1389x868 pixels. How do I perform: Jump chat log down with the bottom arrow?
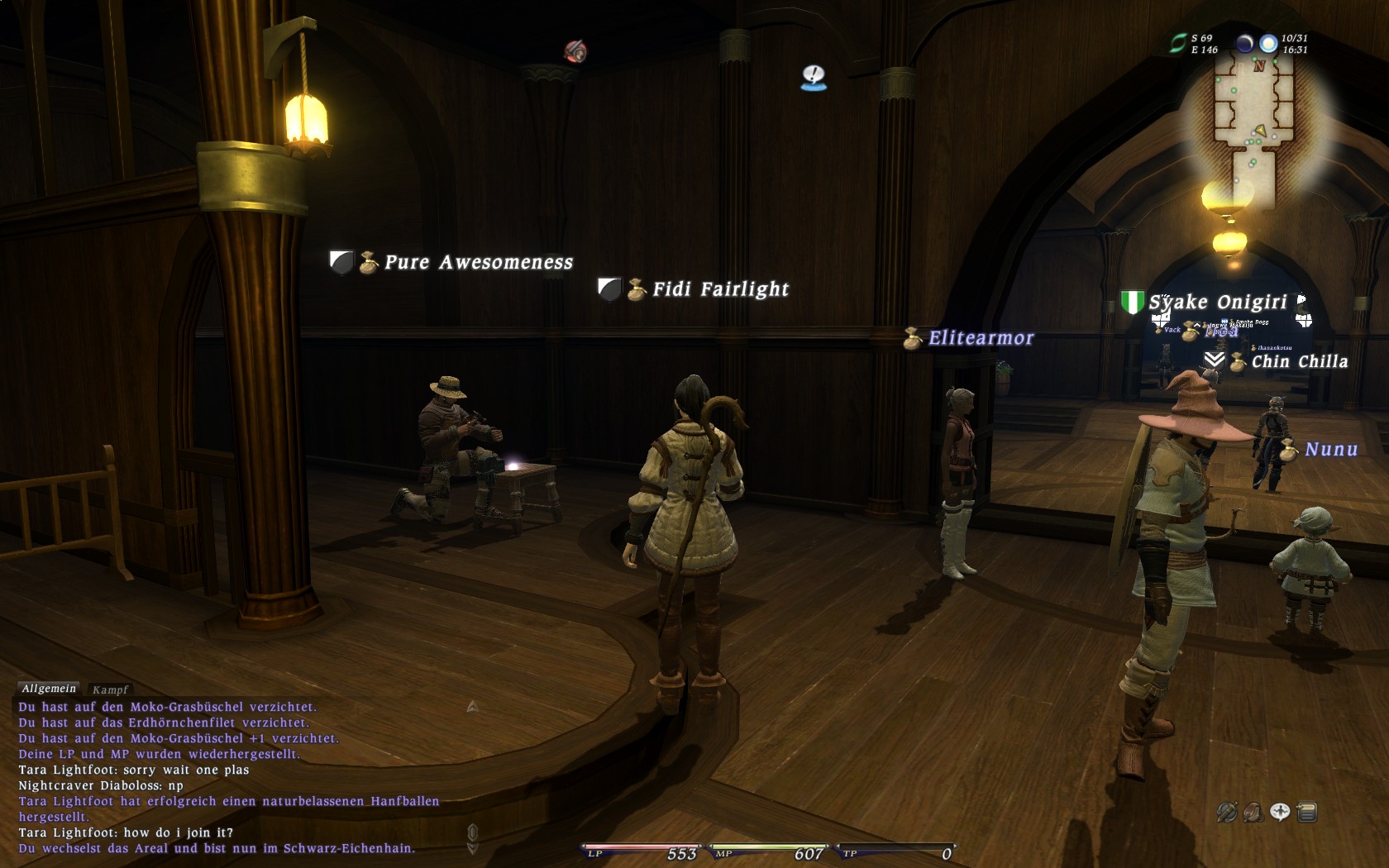473,848
